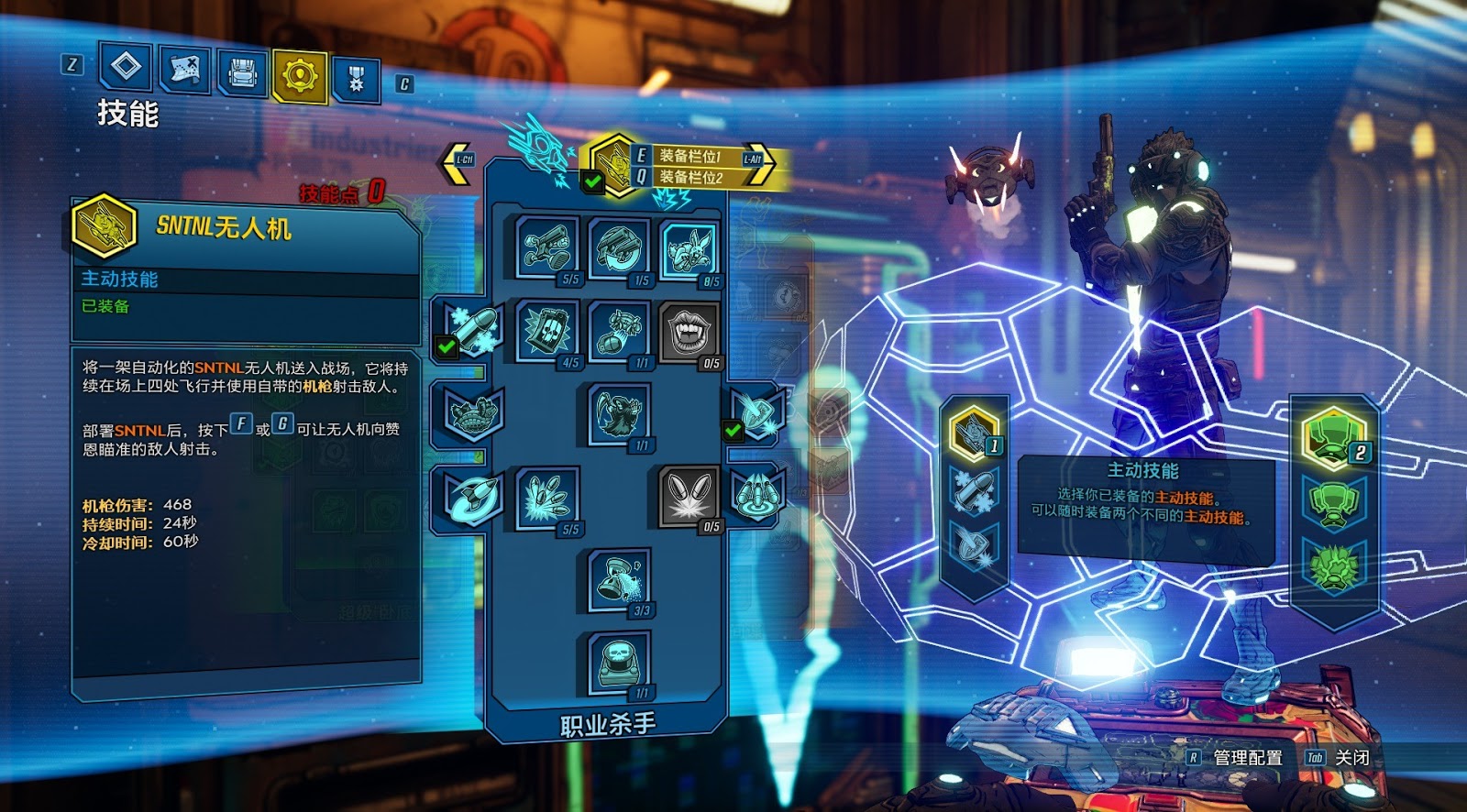
Task: Select the green barrier action skill slot 2
Action: point(1332,437)
